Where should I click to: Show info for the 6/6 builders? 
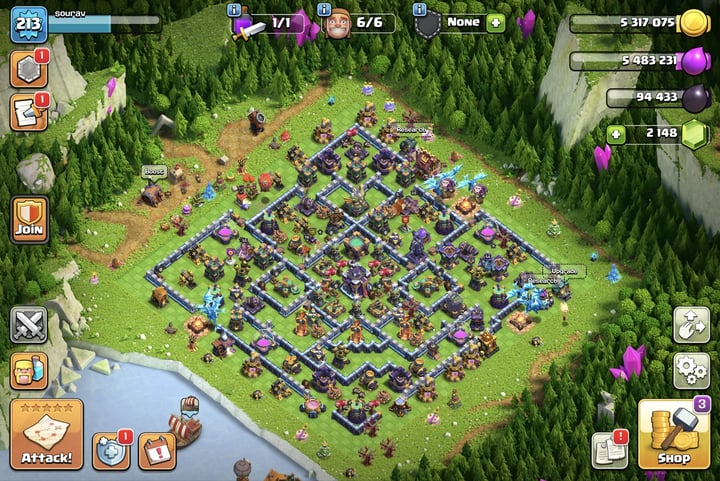[x=326, y=9]
